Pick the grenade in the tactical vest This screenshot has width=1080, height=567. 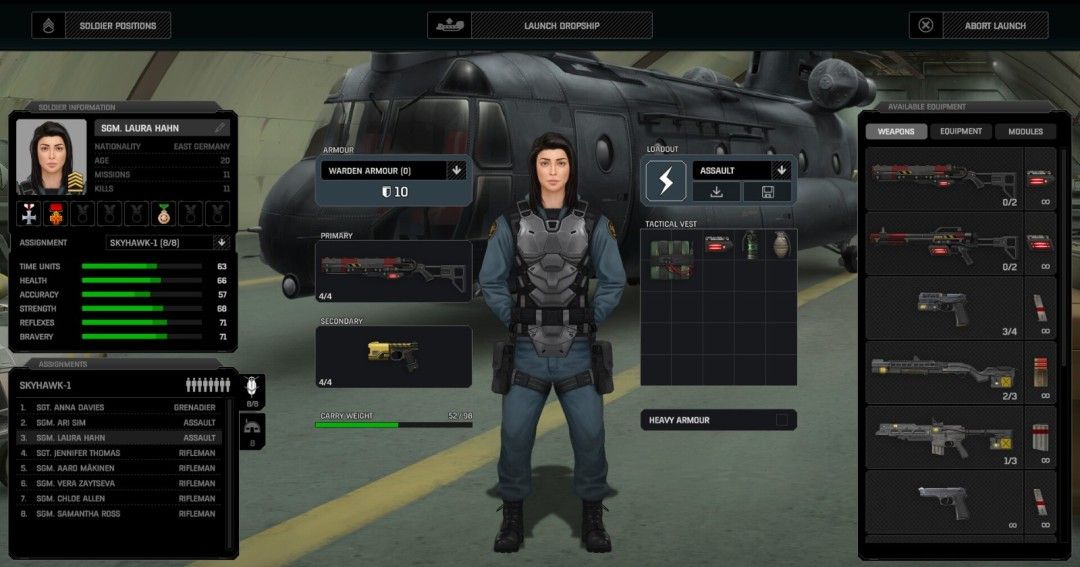click(781, 246)
